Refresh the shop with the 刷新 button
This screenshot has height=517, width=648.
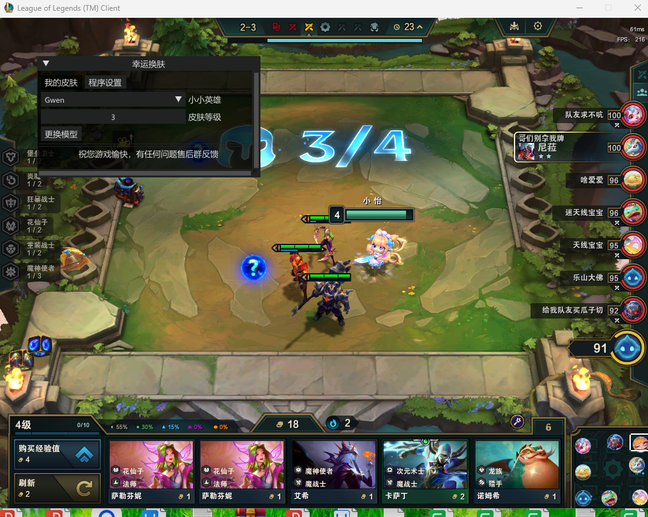[57, 489]
